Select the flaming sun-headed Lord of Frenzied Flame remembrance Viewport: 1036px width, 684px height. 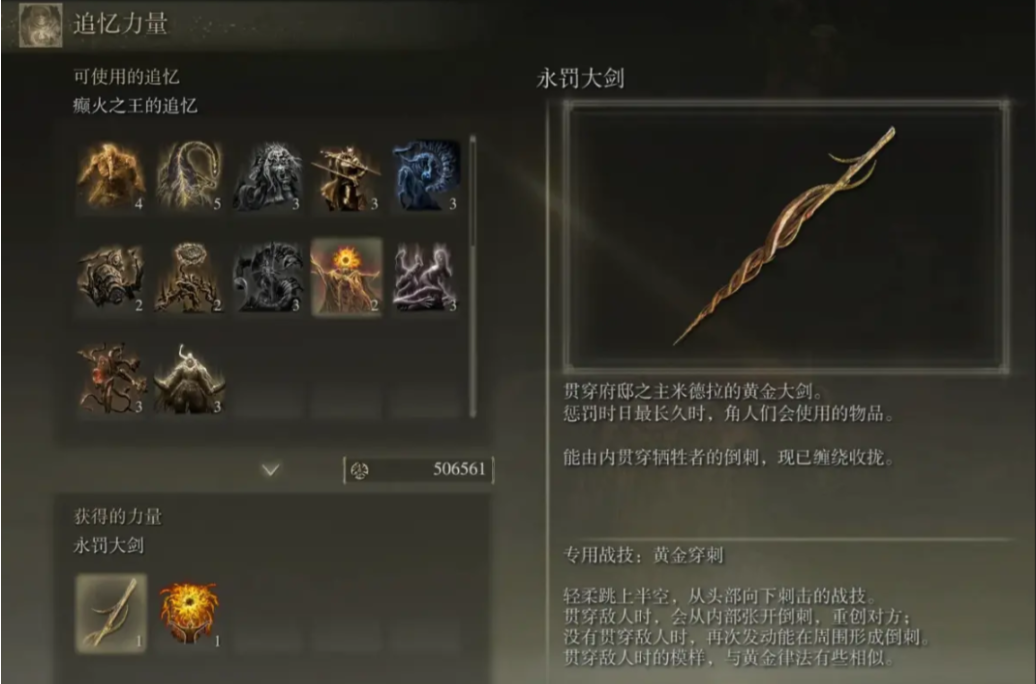pos(346,277)
